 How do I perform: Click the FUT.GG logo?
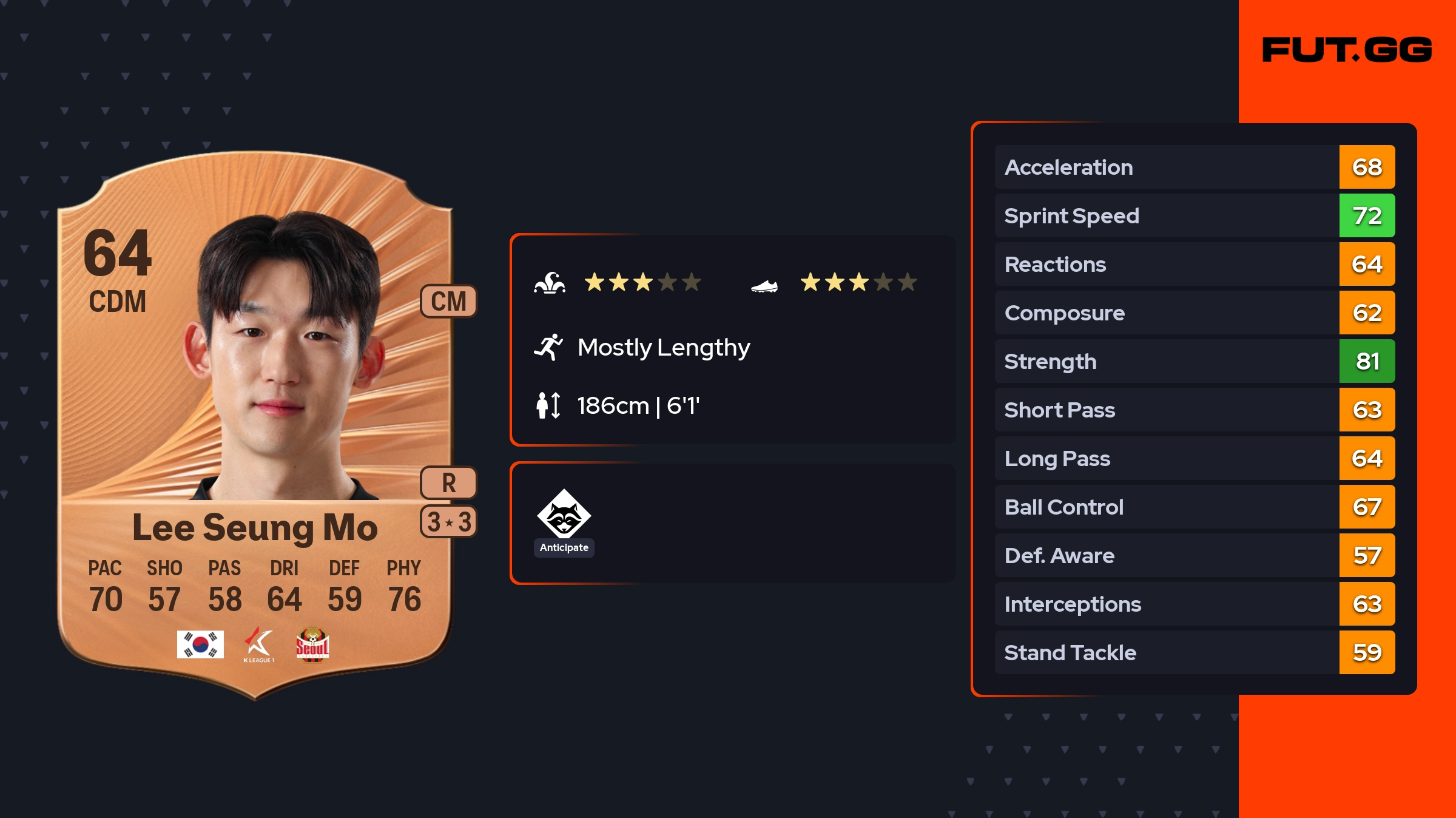(1347, 50)
